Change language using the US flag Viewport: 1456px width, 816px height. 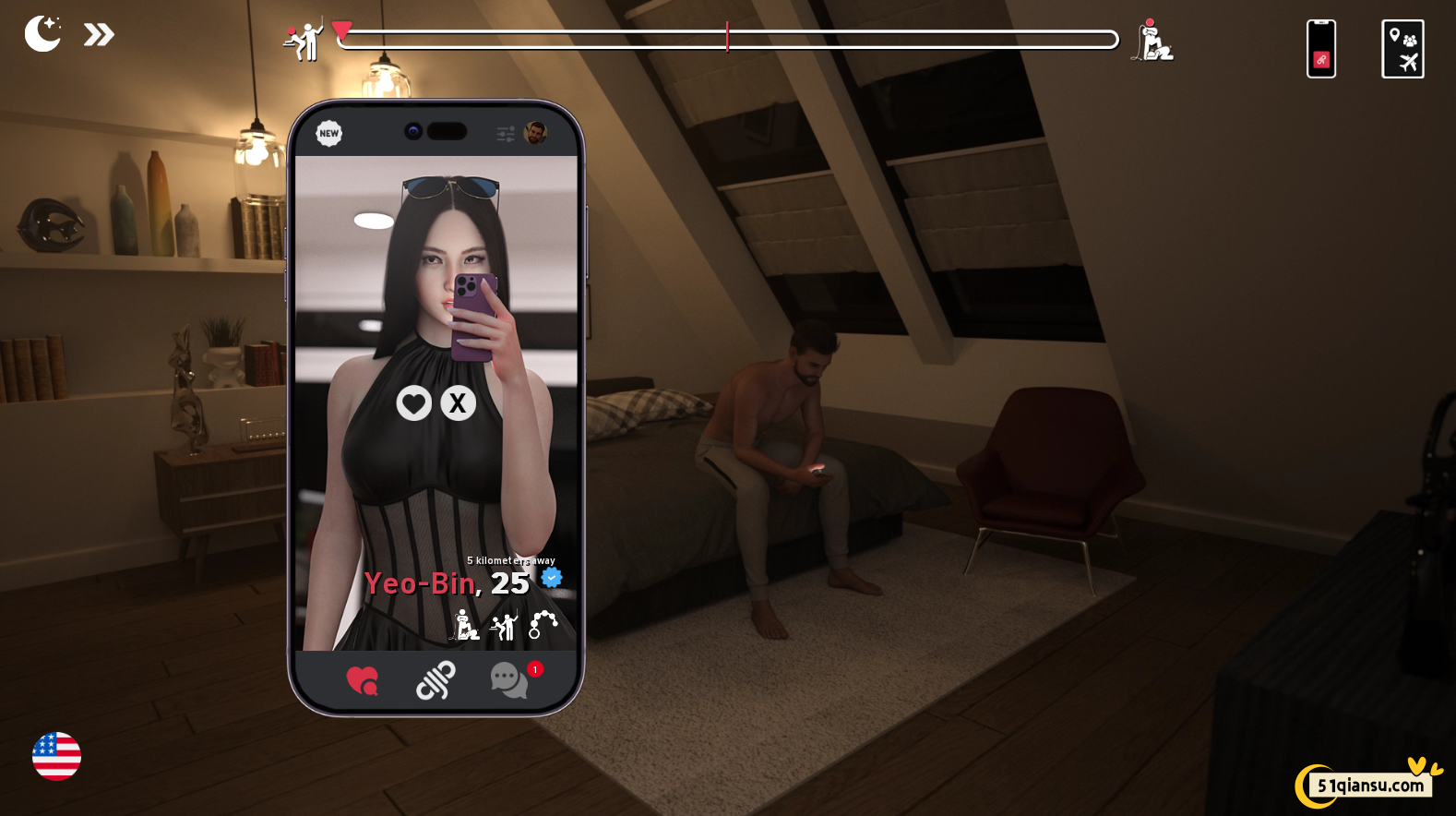[56, 757]
